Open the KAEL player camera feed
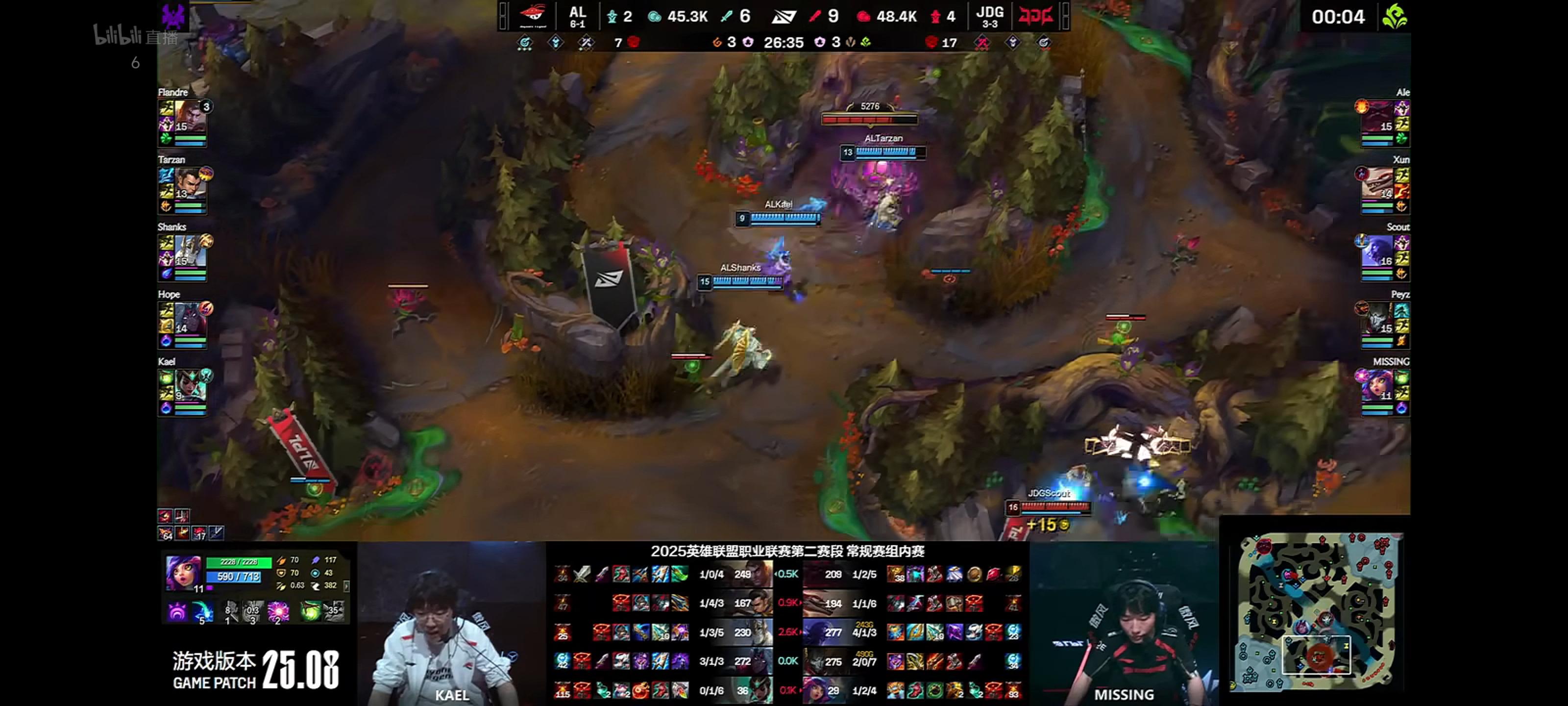 451,624
